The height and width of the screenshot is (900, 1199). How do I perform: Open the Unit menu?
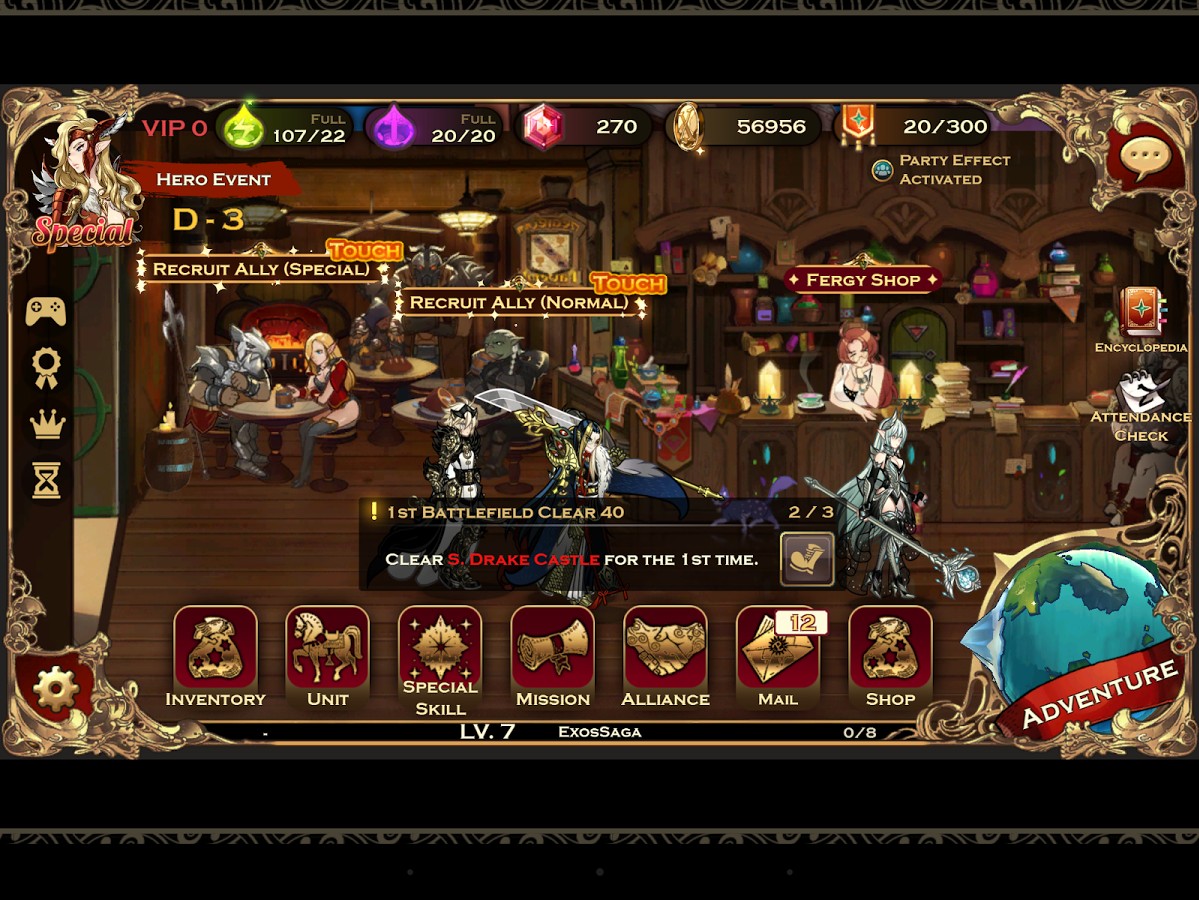[327, 650]
